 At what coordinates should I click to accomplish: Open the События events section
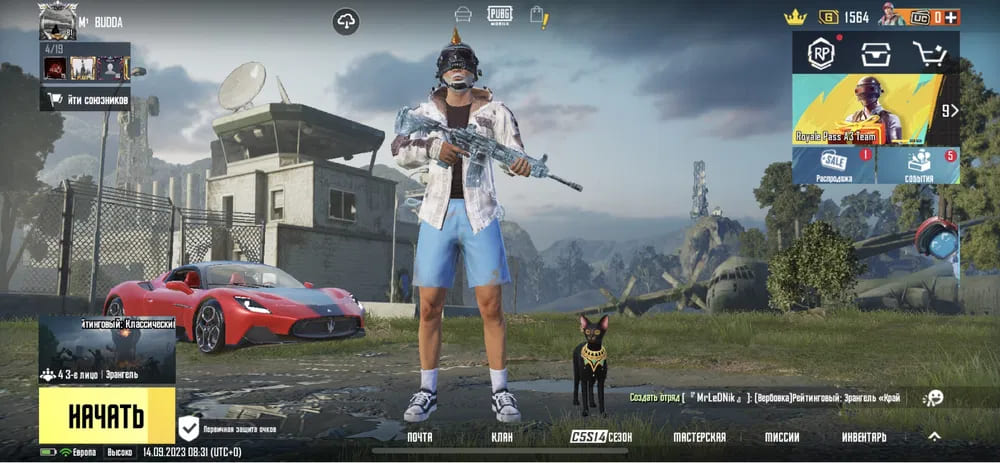(918, 166)
